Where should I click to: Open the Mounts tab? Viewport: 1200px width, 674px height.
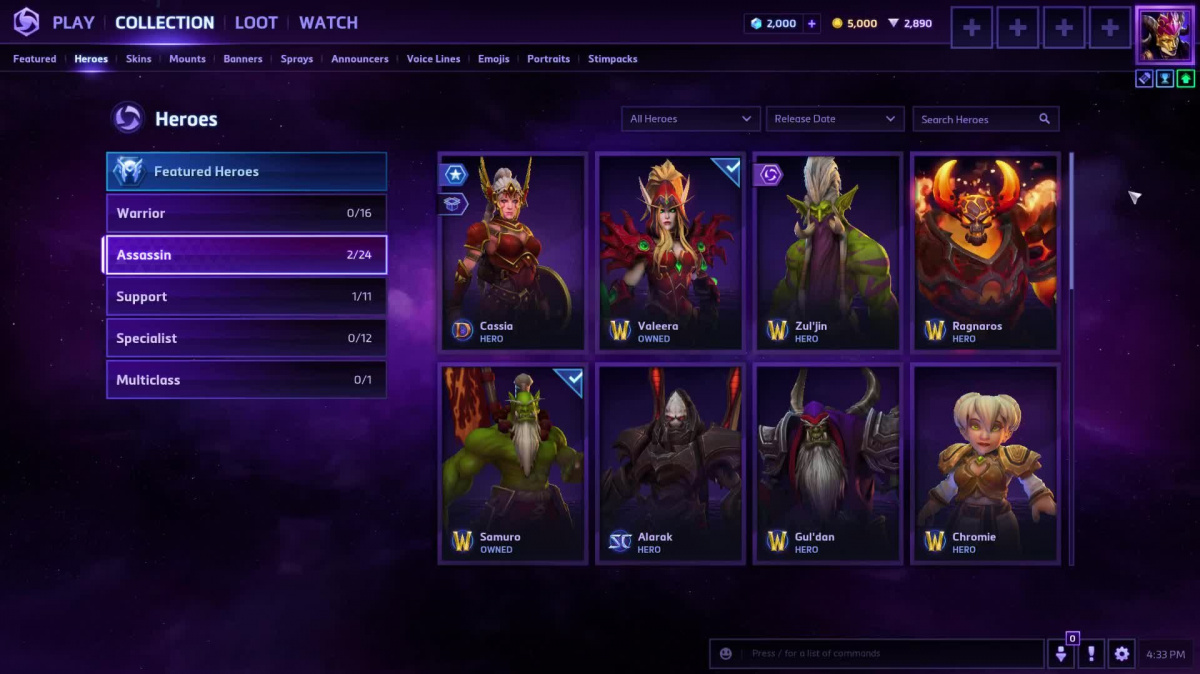pyautogui.click(x=187, y=59)
